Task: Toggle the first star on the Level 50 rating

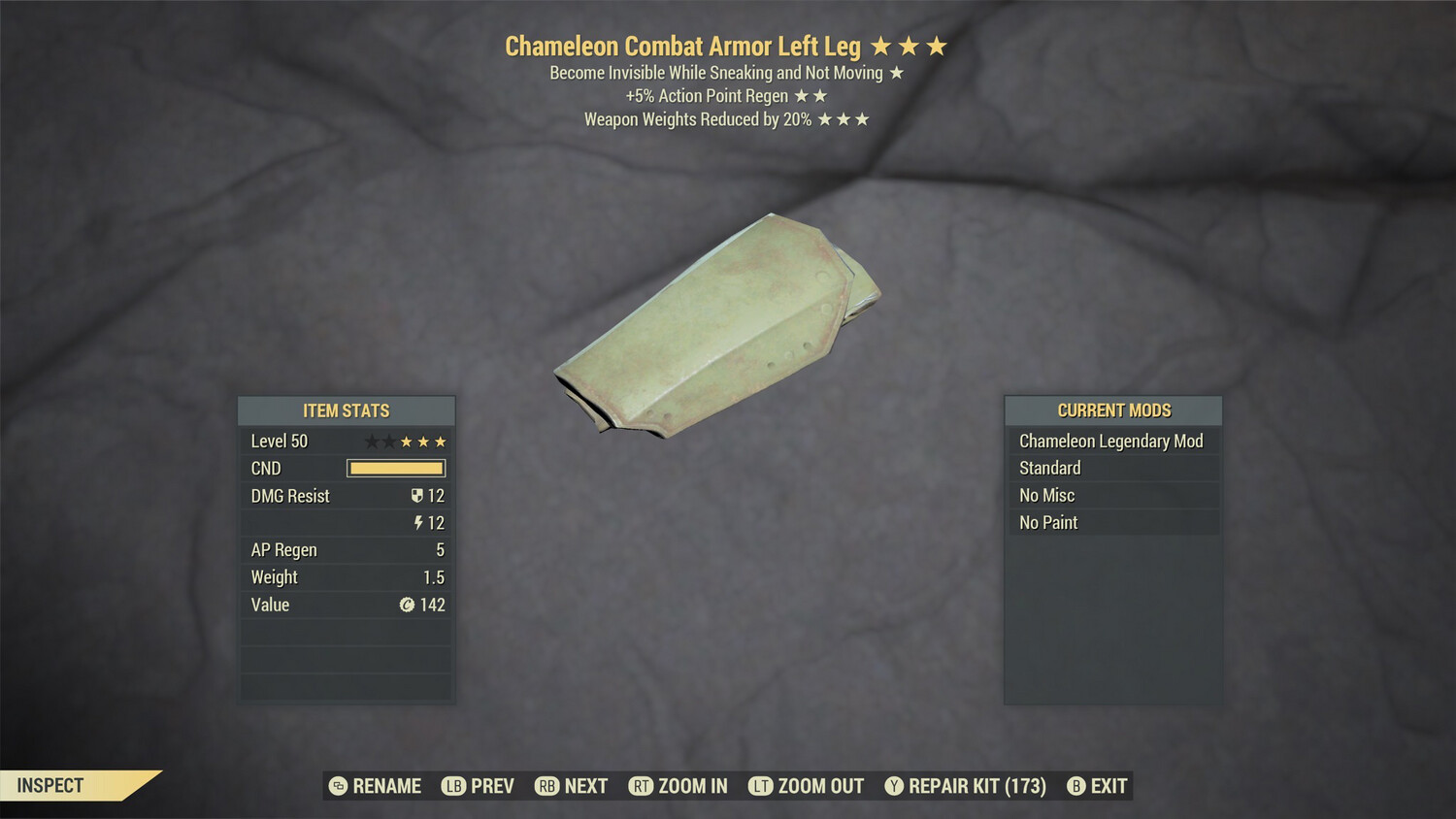Action: pos(372,441)
